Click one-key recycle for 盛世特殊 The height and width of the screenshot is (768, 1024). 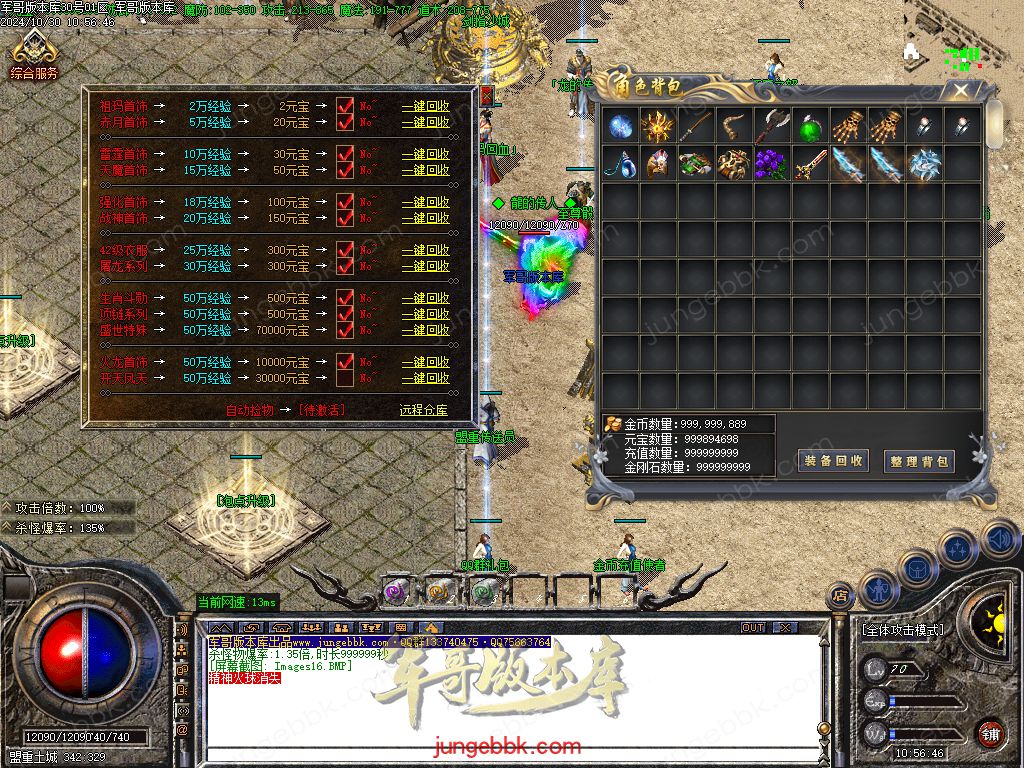click(x=425, y=330)
